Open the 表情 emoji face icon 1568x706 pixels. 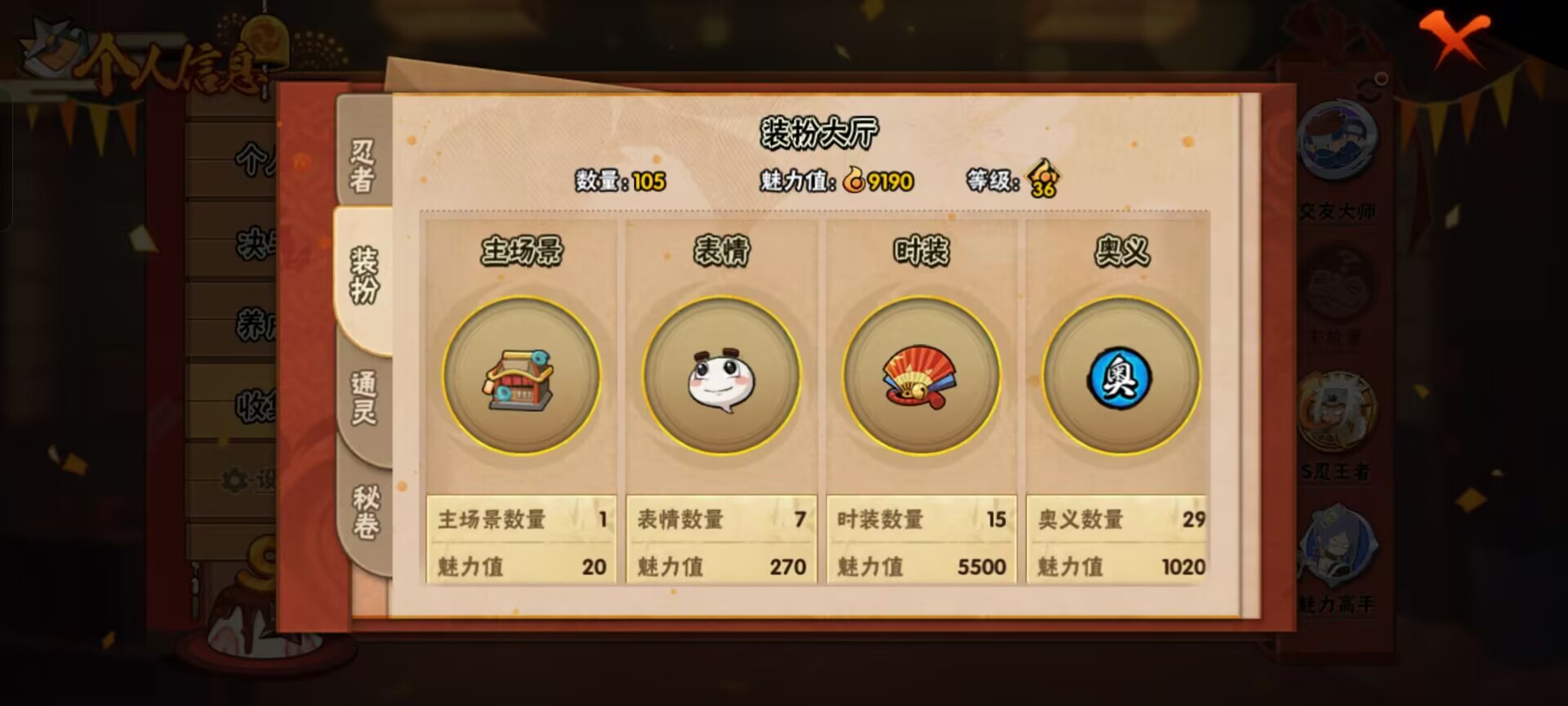(x=722, y=378)
